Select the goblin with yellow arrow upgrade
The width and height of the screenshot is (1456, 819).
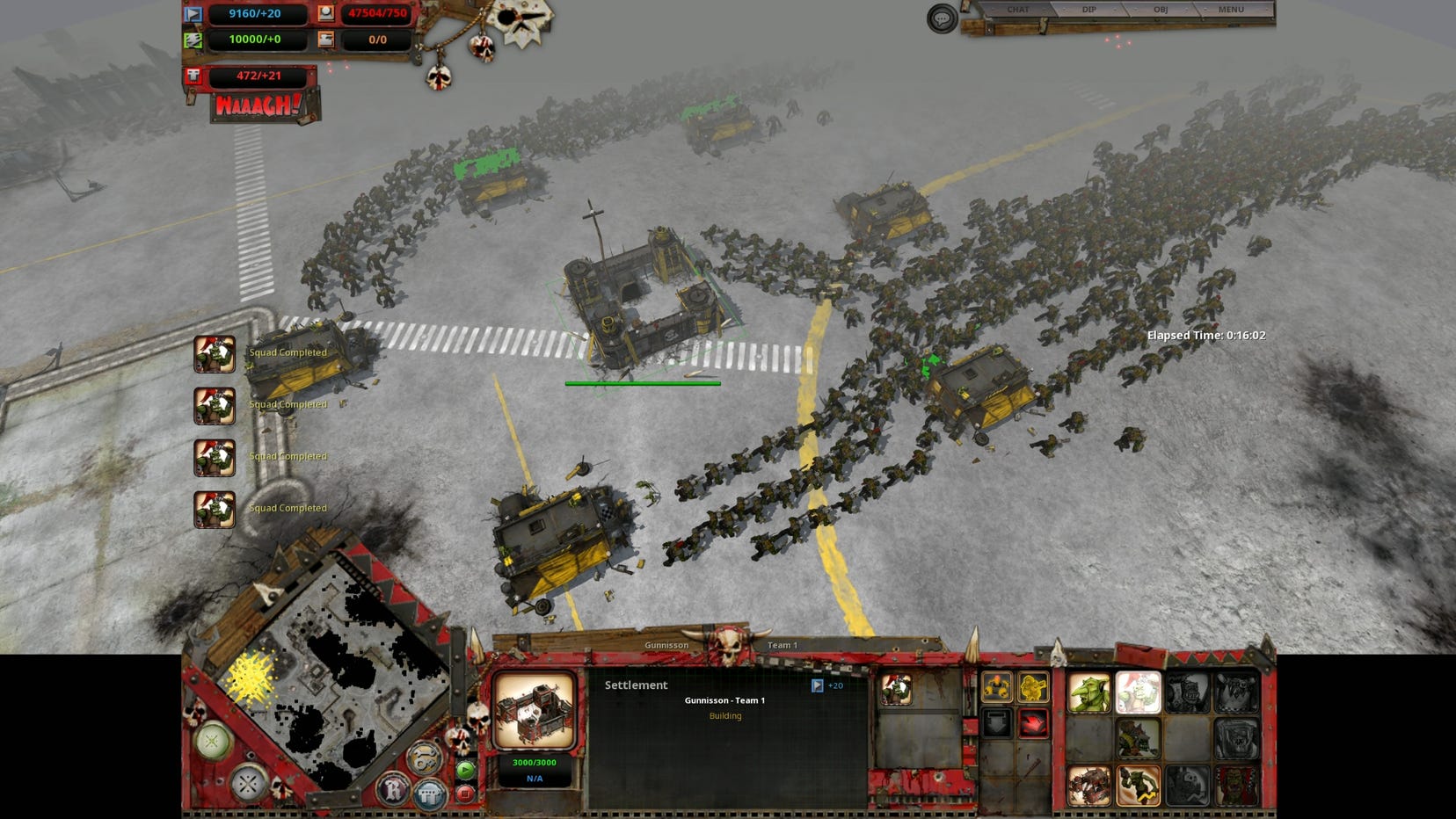(x=1138, y=786)
